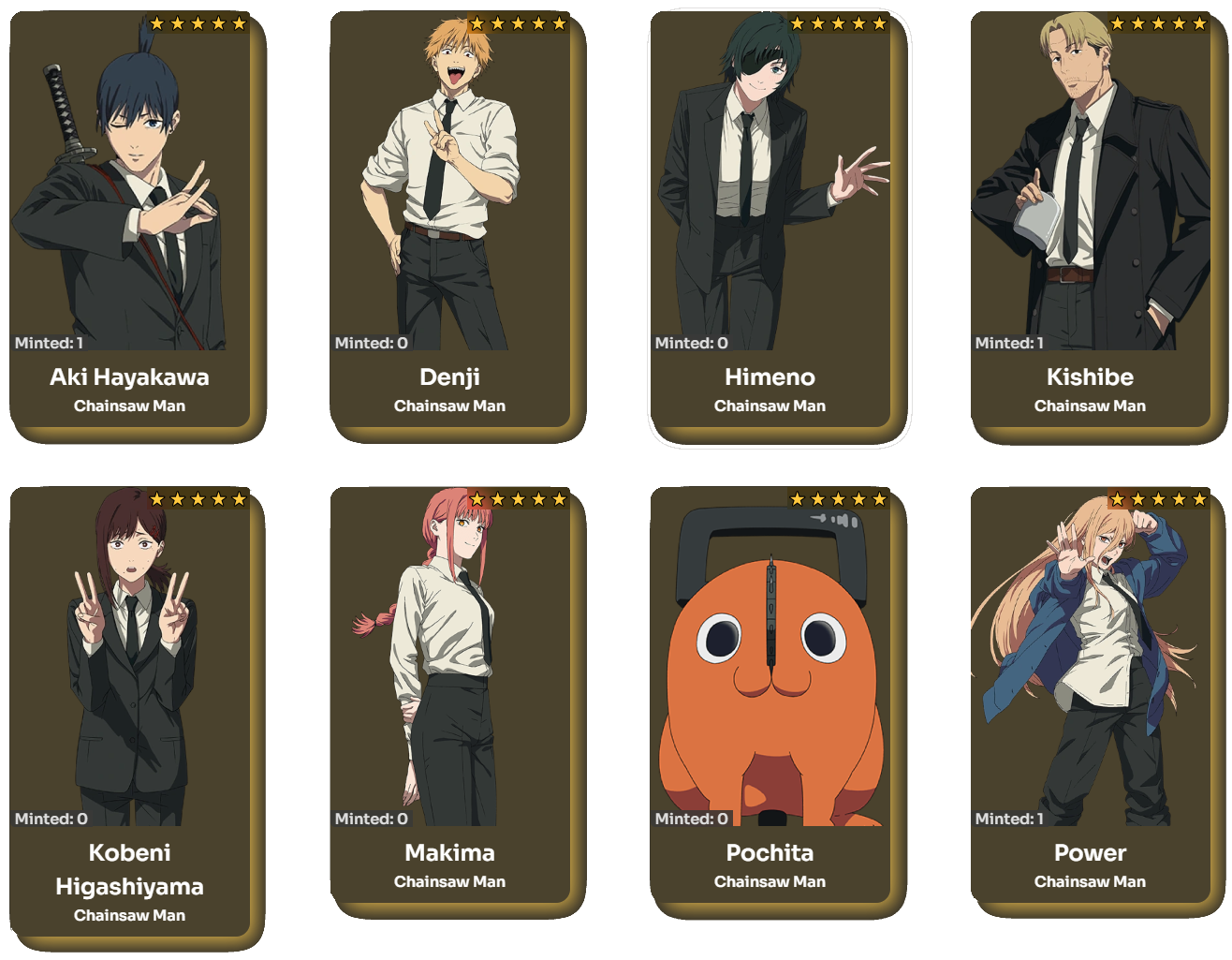This screenshot has width=1232, height=960.
Task: Click the gold star row on Kishibe's card
Action: tap(1156, 22)
